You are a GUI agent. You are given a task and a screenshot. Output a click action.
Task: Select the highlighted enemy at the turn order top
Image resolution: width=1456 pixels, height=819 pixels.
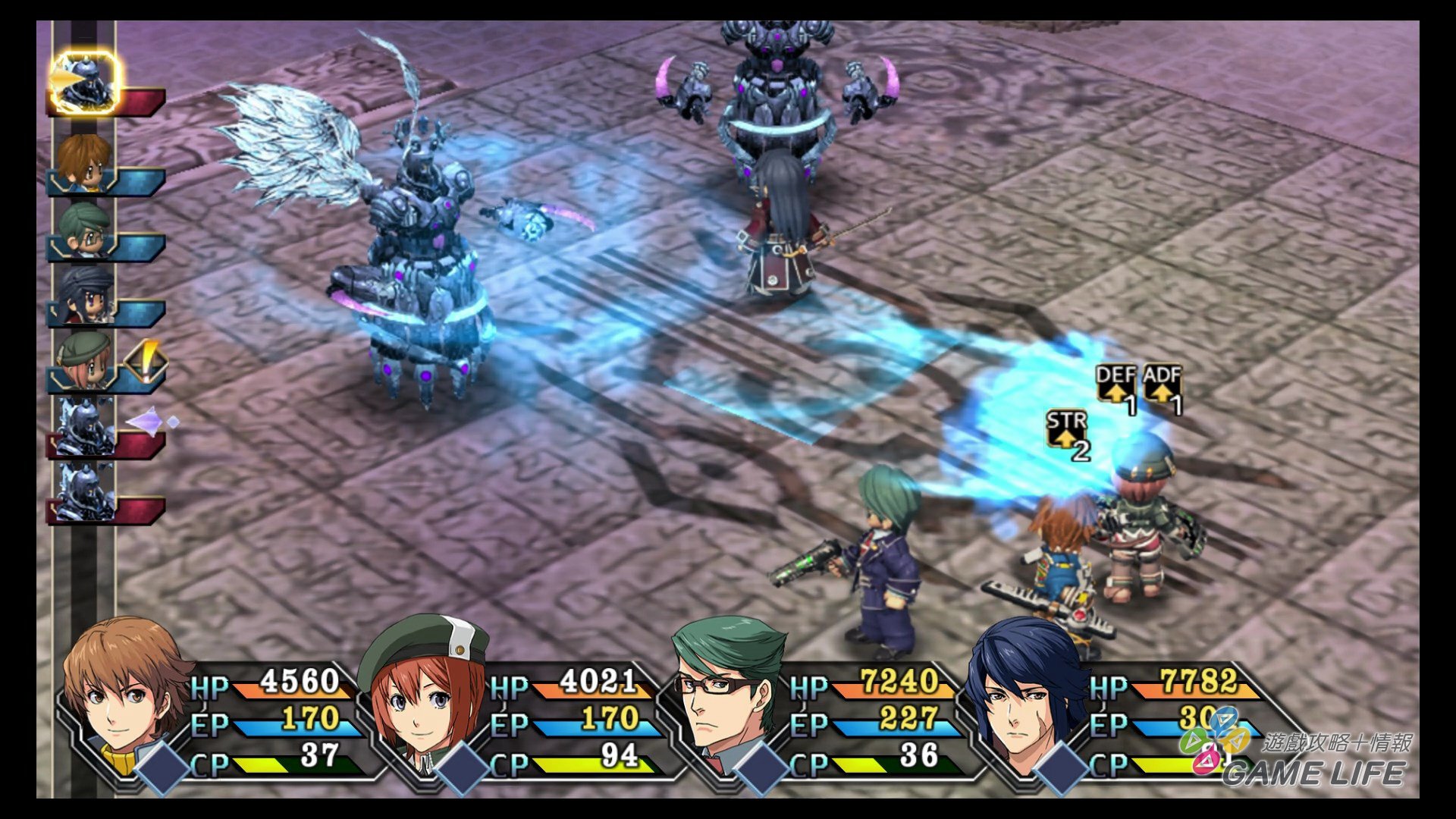(85, 82)
